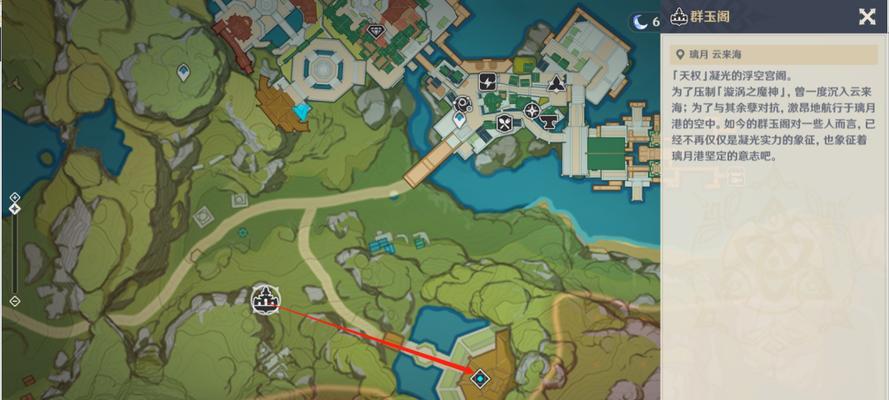Zoom the map out with the bottom slider button

coord(14,300)
